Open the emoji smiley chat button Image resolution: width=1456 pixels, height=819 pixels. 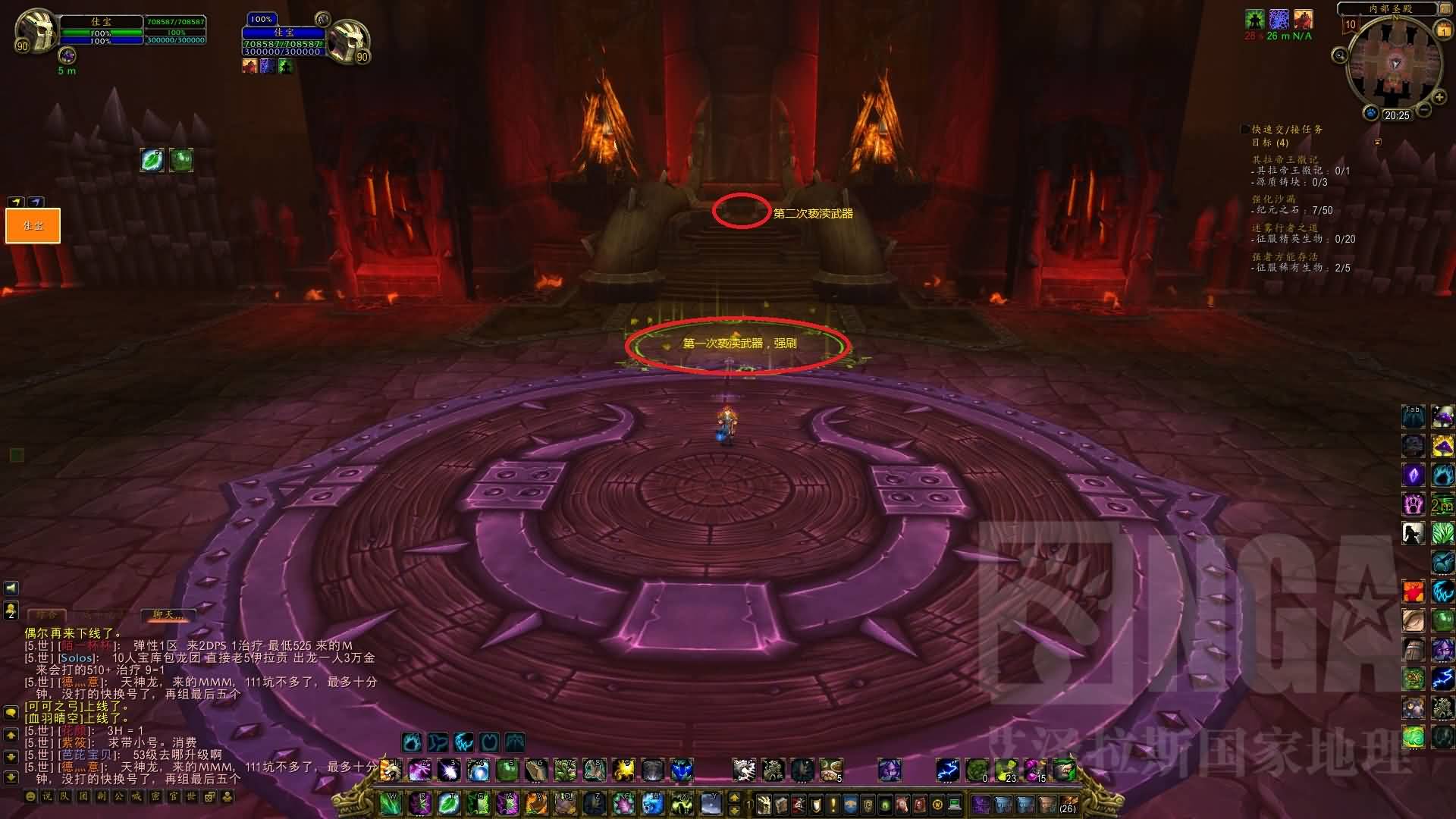click(30, 796)
